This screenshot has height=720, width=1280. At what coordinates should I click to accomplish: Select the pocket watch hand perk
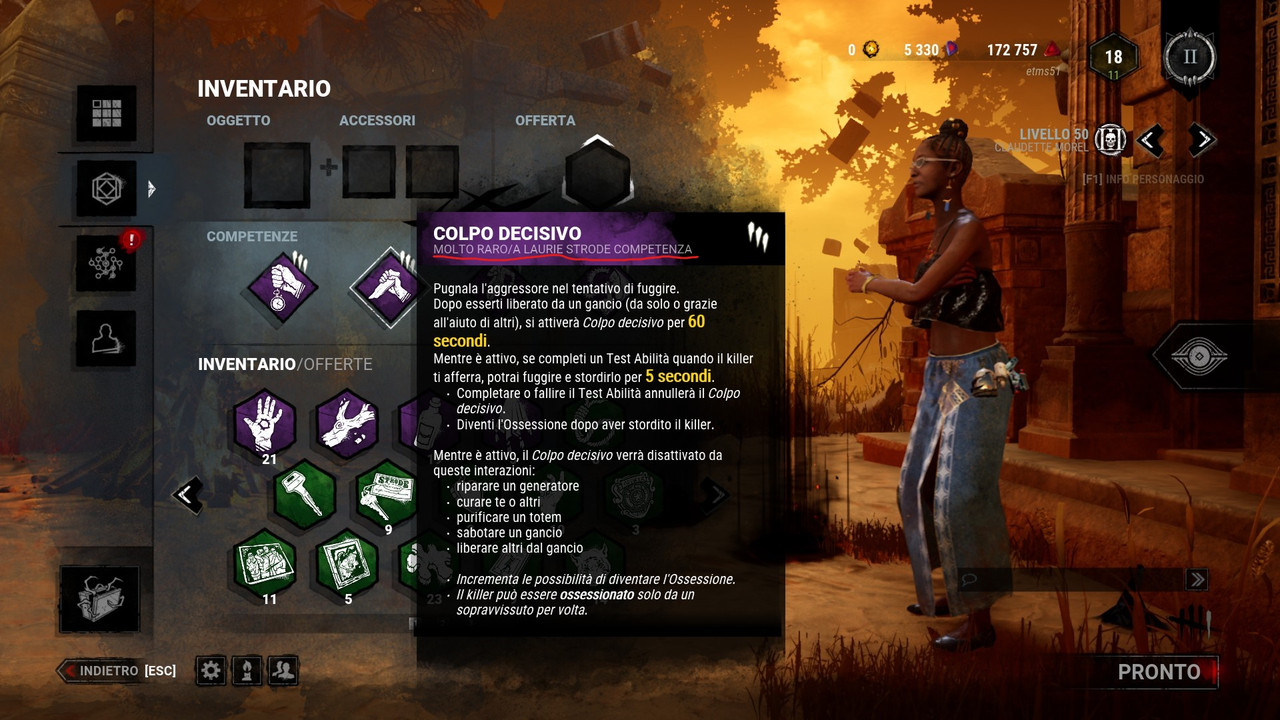(282, 287)
